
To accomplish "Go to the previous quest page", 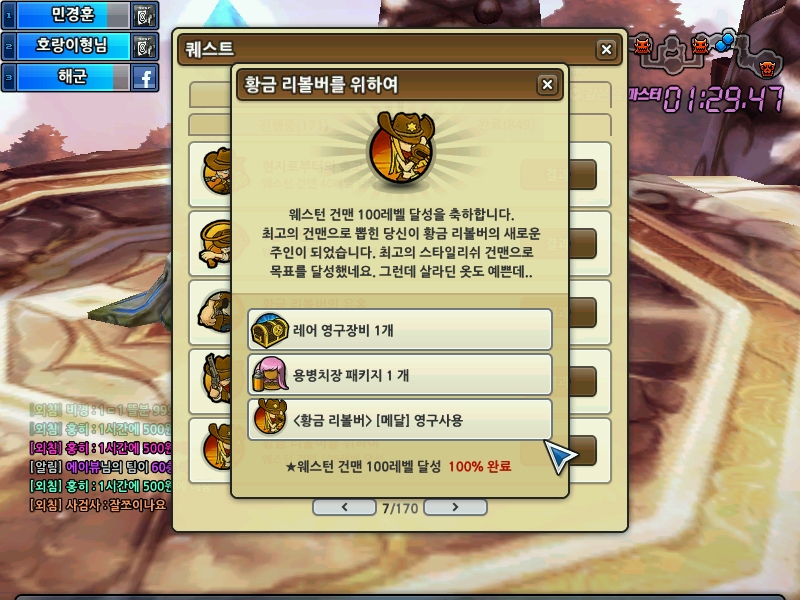I will 345,507.
